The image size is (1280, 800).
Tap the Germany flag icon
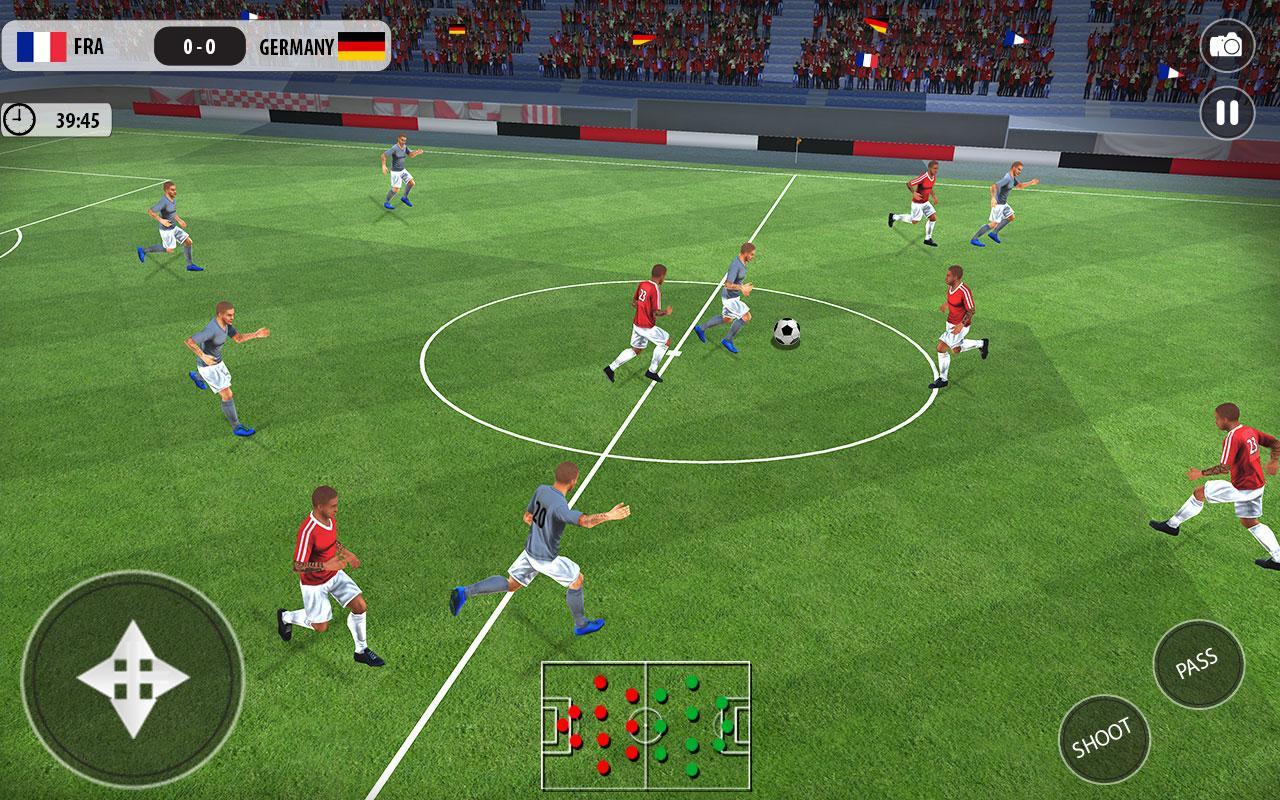point(362,44)
